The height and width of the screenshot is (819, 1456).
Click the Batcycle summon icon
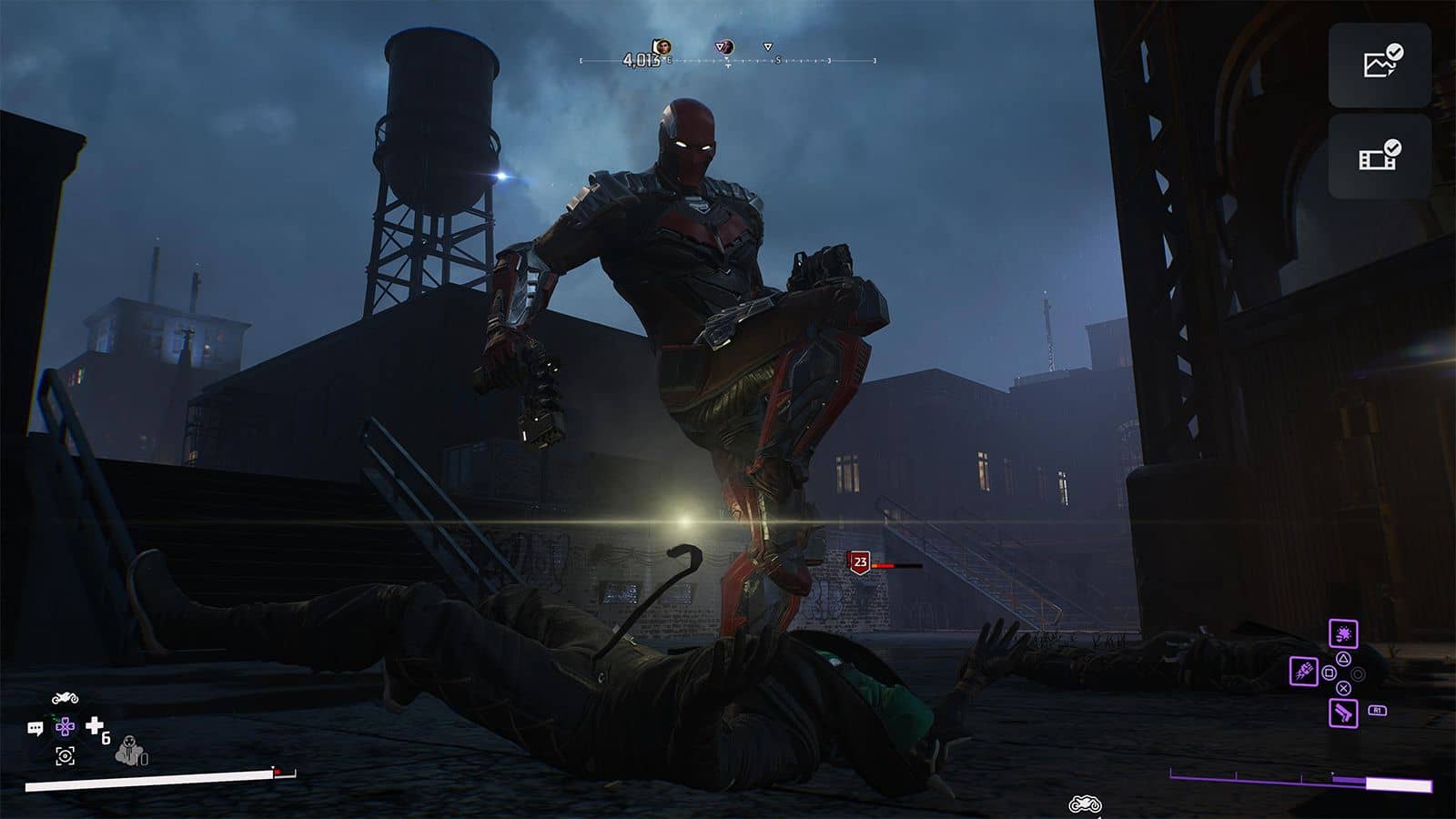66,698
